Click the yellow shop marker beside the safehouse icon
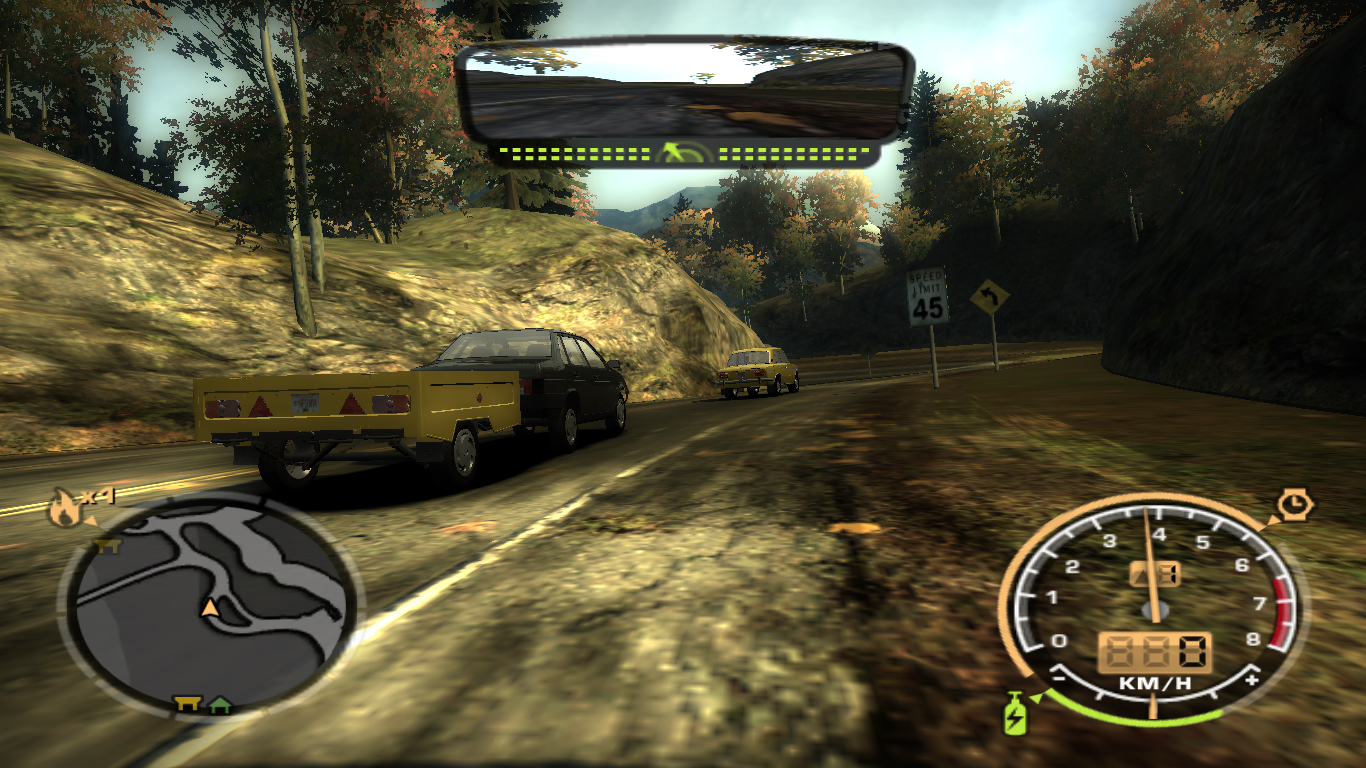The image size is (1366, 768). point(186,704)
